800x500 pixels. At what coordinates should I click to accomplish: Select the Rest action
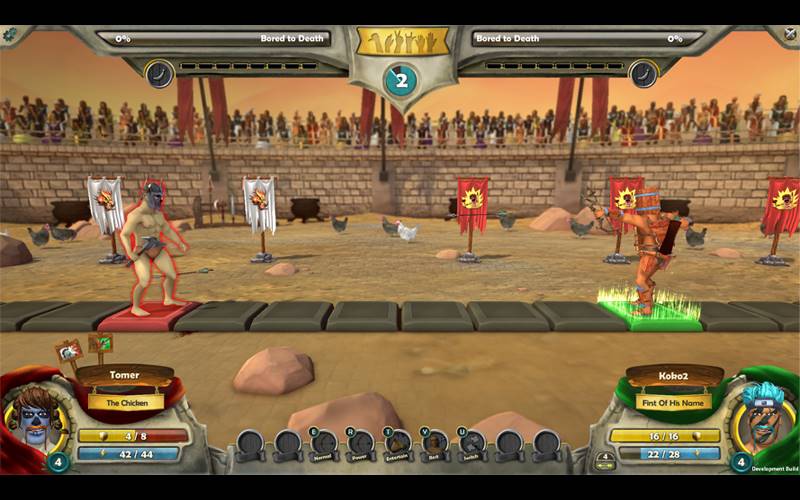(x=435, y=443)
